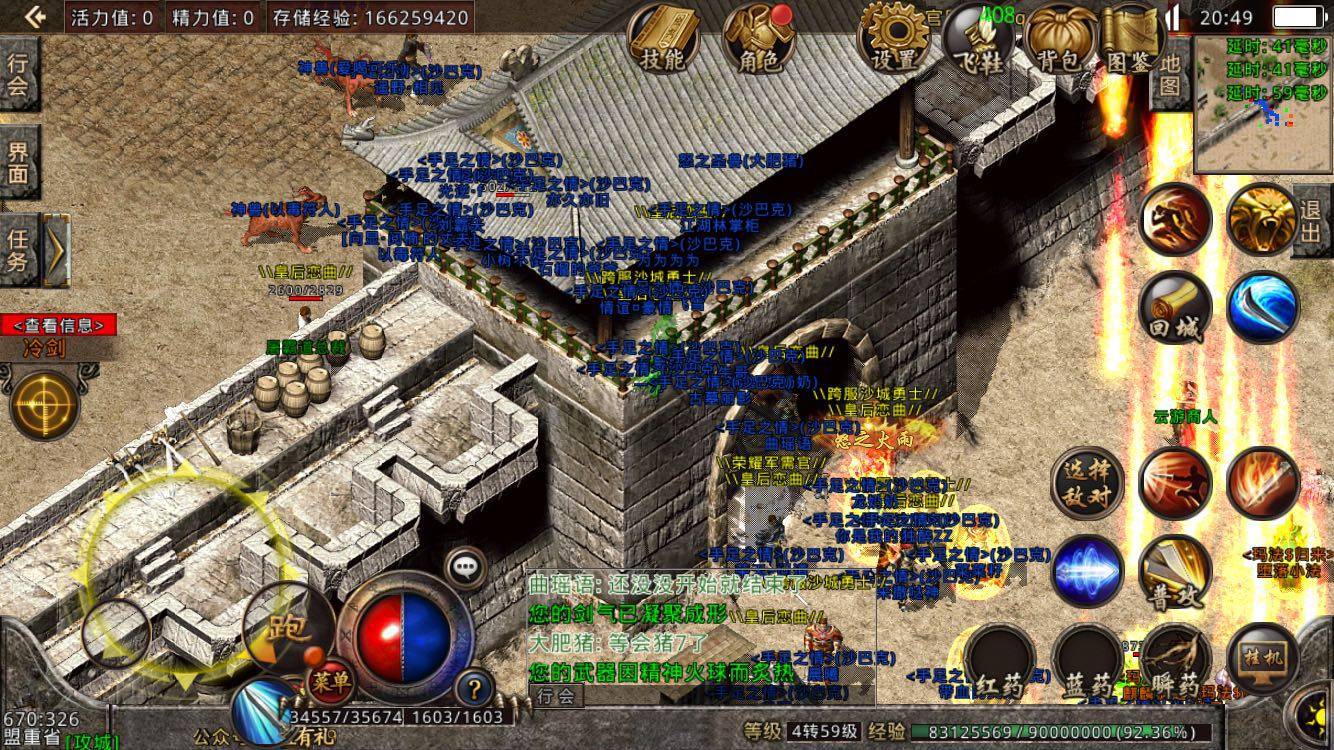
Task: Open the 技能 skills book
Action: tap(662, 41)
